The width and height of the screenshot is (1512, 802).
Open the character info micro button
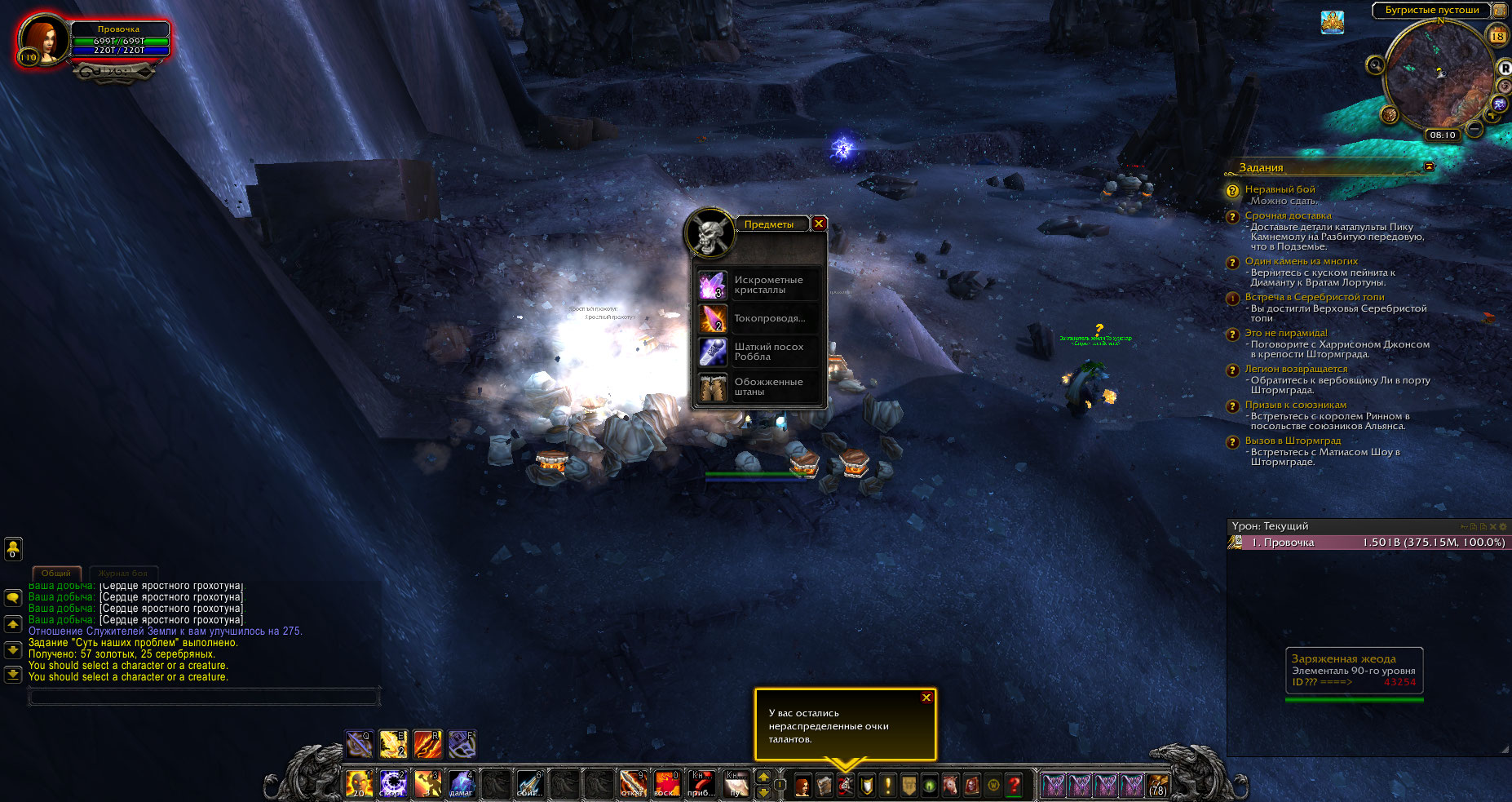click(802, 785)
